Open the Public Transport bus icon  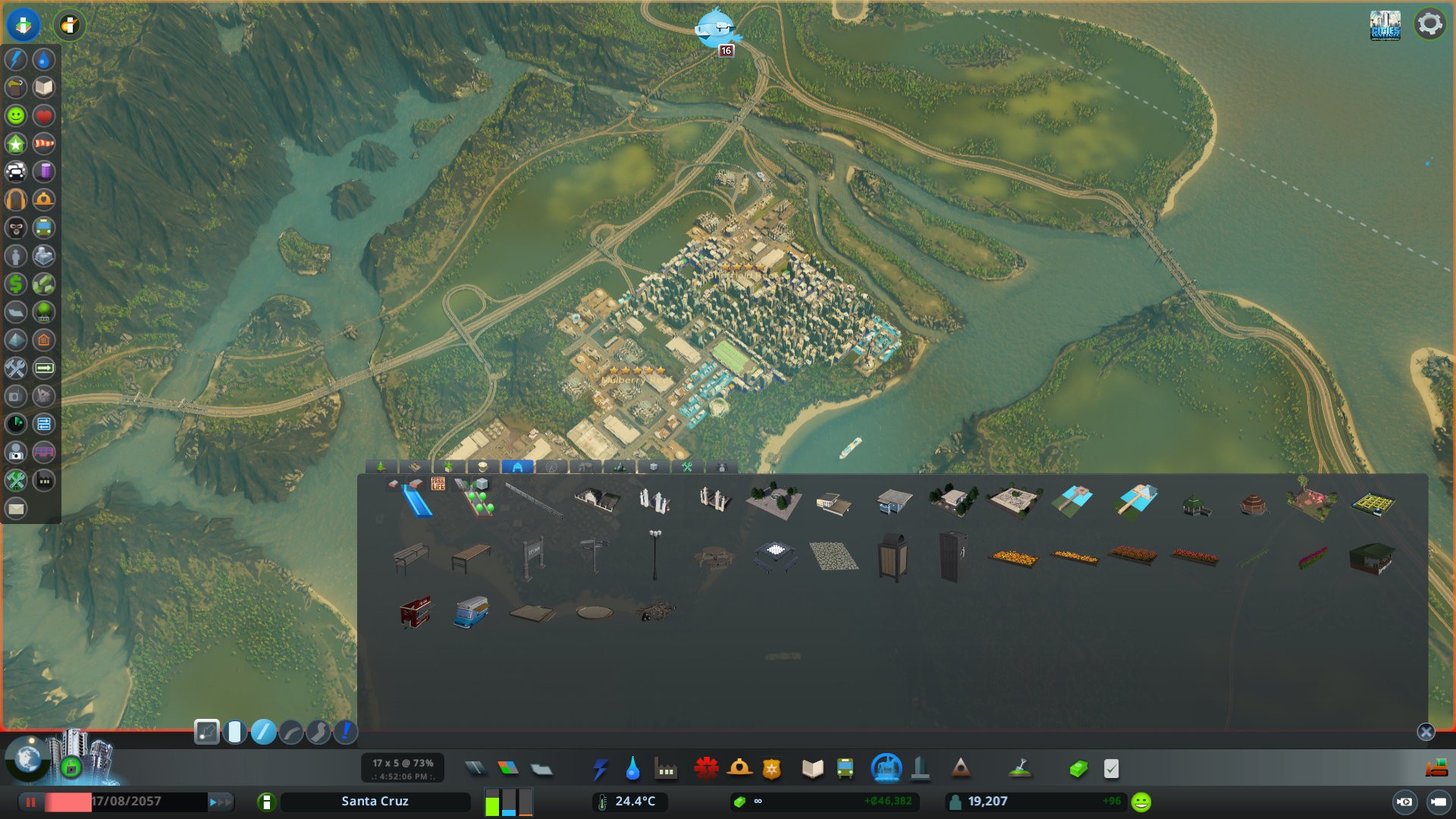click(x=845, y=767)
